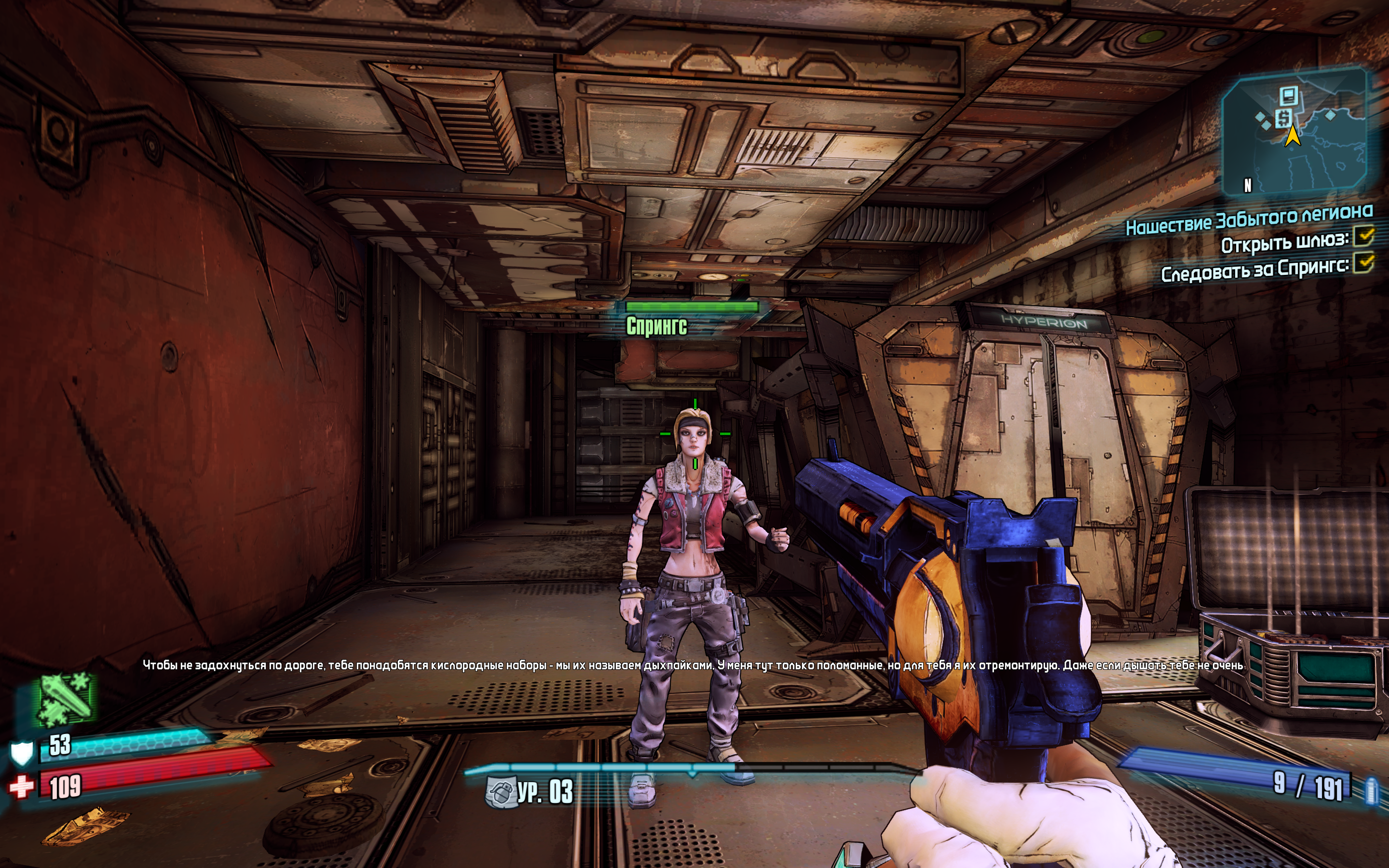Click the dollar vendor marker on minimap
Viewport: 1389px width, 868px height.
pyautogui.click(x=1283, y=119)
